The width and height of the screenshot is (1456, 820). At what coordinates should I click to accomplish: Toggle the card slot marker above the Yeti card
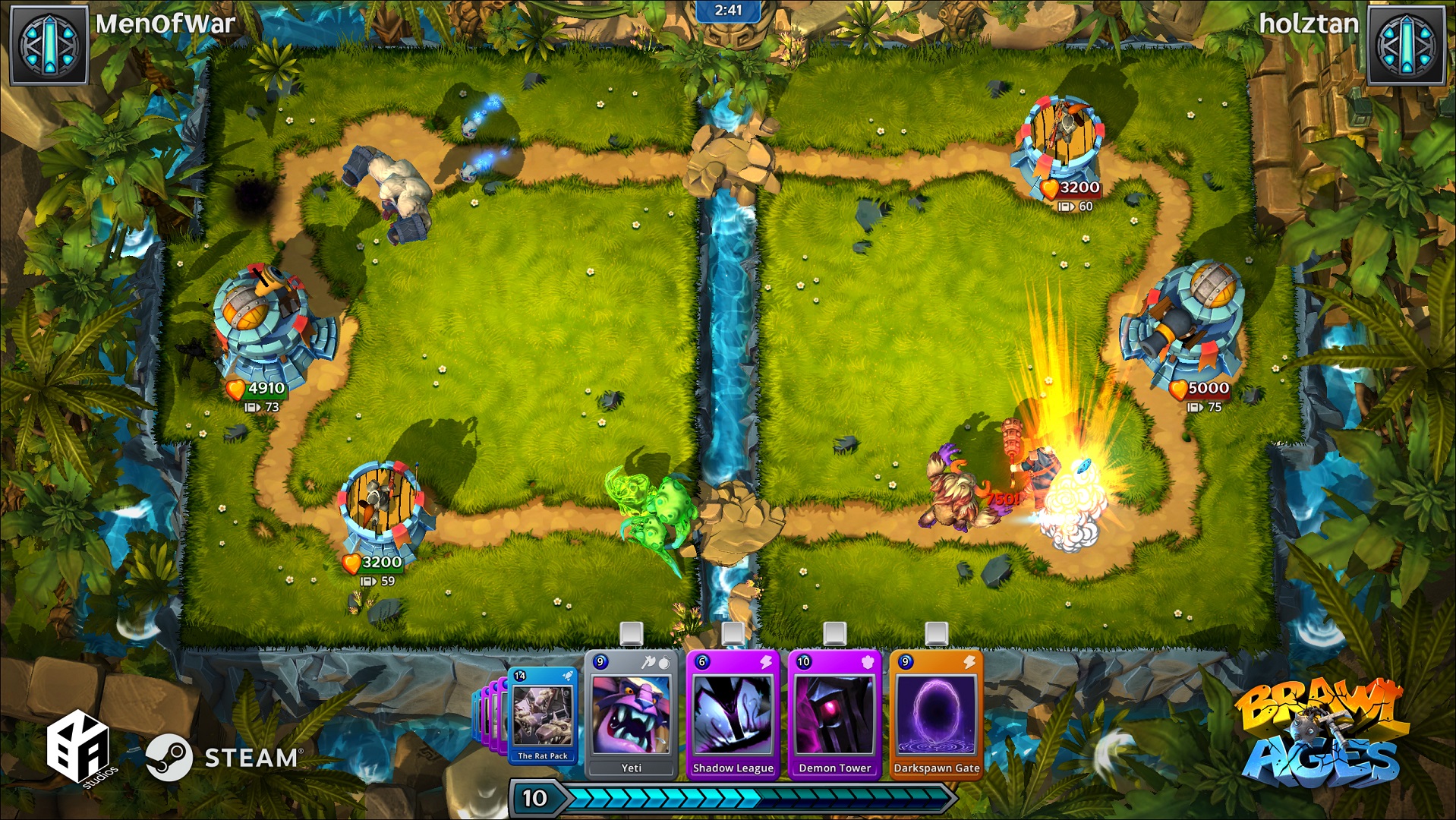pyautogui.click(x=632, y=632)
